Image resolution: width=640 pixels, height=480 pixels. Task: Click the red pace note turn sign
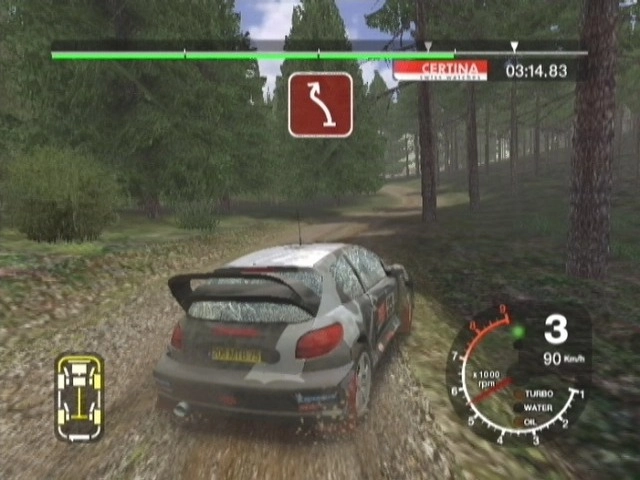coord(320,104)
